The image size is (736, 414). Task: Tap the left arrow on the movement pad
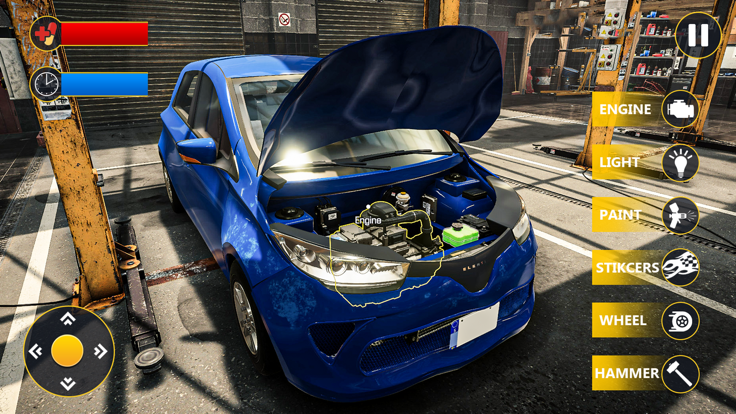[x=36, y=351]
